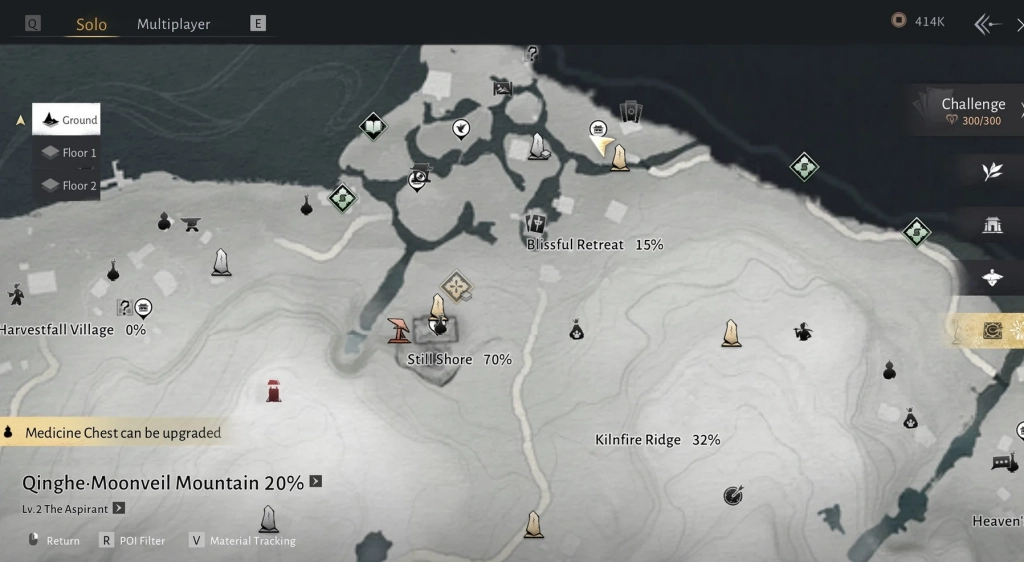Expand Qinghe·Moonveil Mountain region details

click(316, 481)
